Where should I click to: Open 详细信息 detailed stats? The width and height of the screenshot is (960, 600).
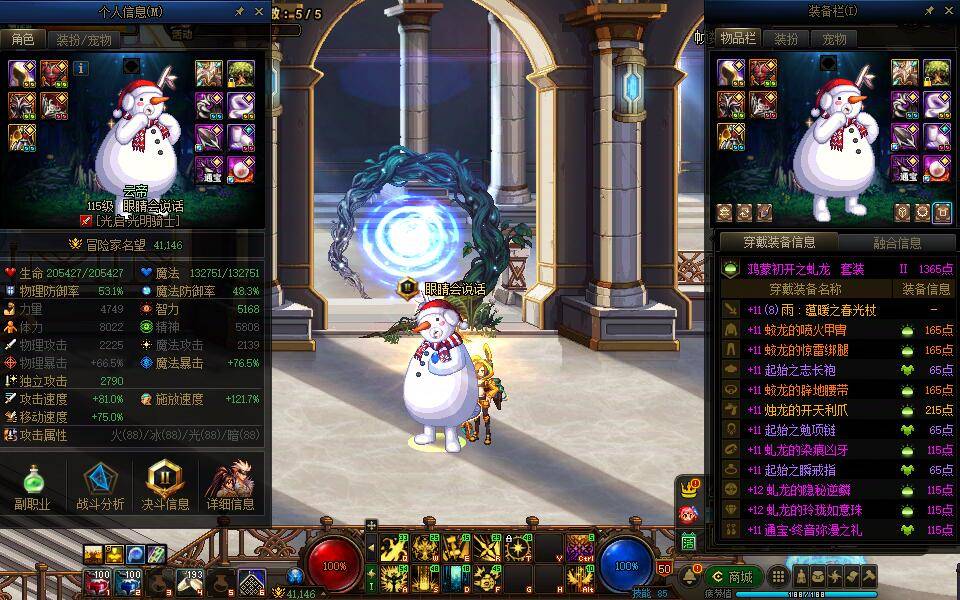231,487
